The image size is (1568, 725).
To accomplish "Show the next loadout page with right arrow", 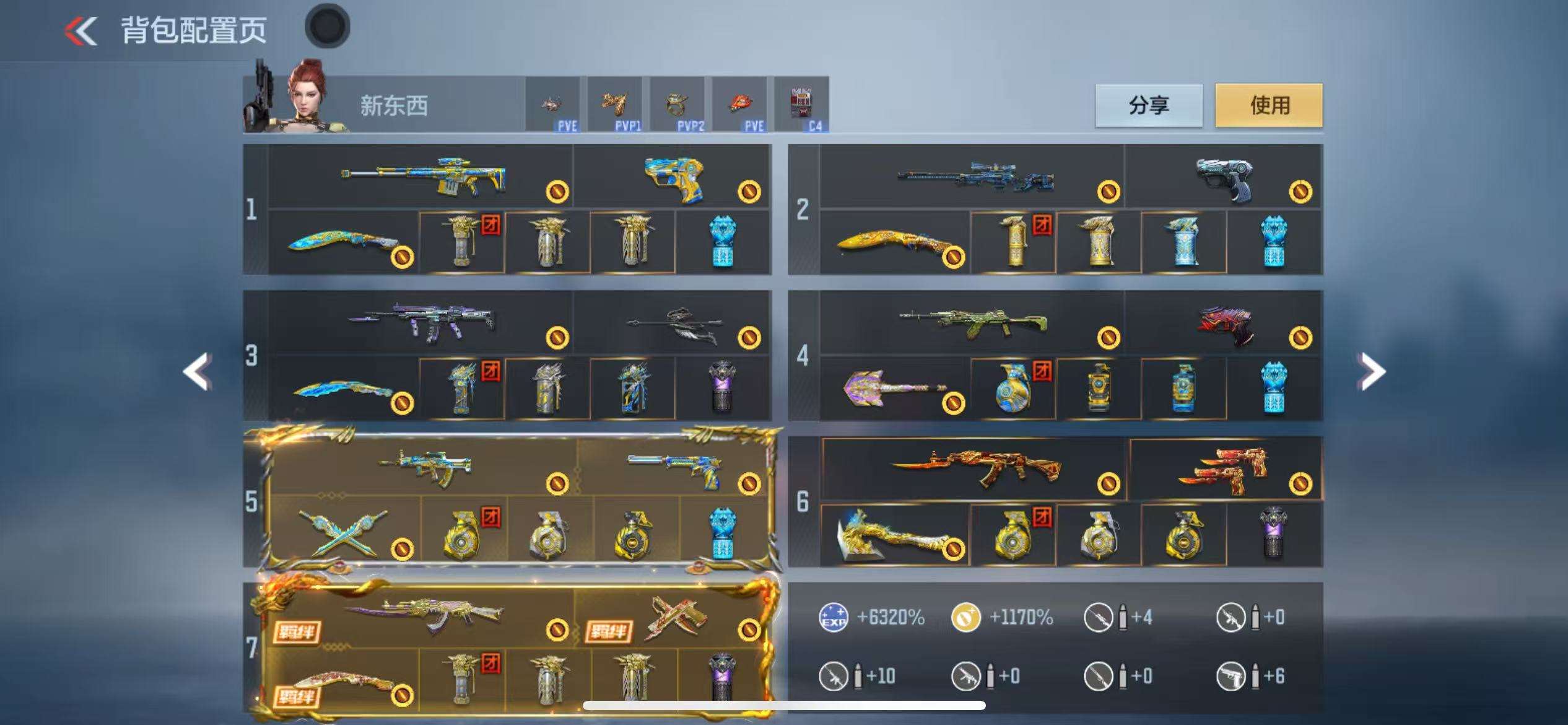I will point(1371,371).
